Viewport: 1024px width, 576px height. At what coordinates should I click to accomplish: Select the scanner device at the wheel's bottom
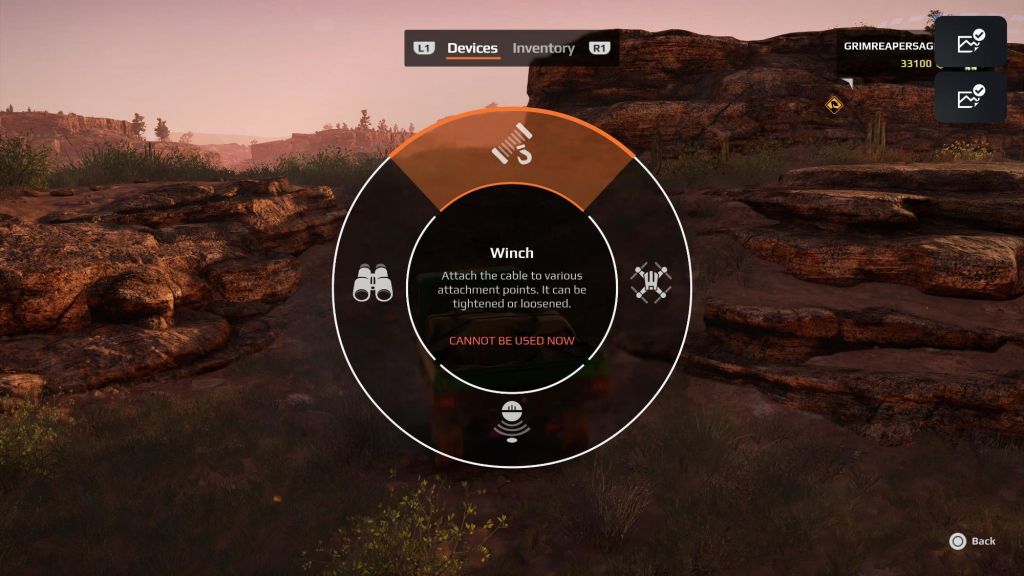510,420
